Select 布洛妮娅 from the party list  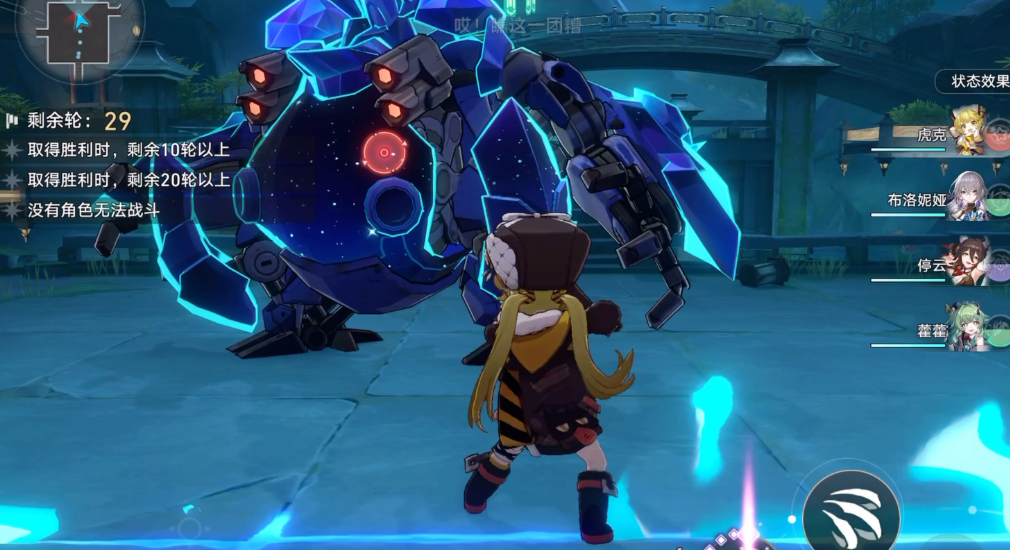(968, 198)
